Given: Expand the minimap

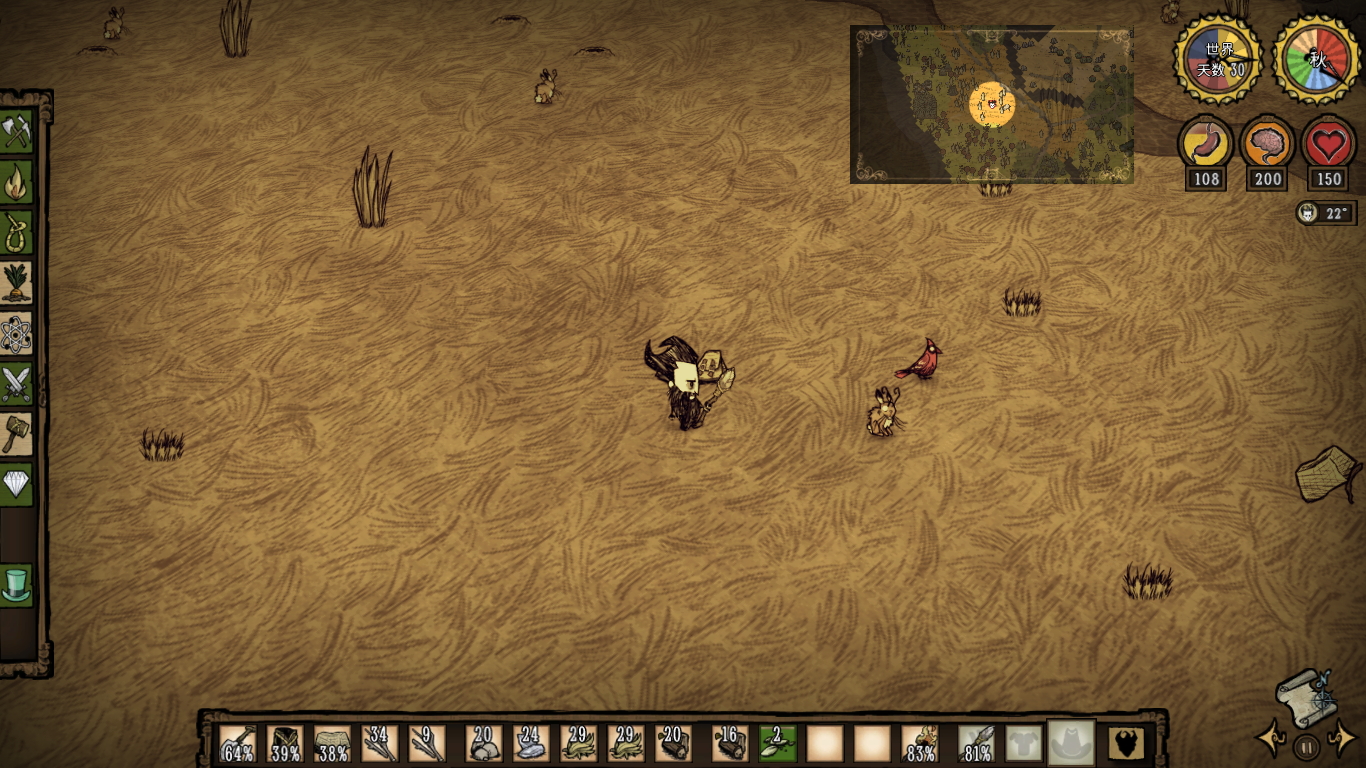Looking at the screenshot, I should click(x=991, y=105).
